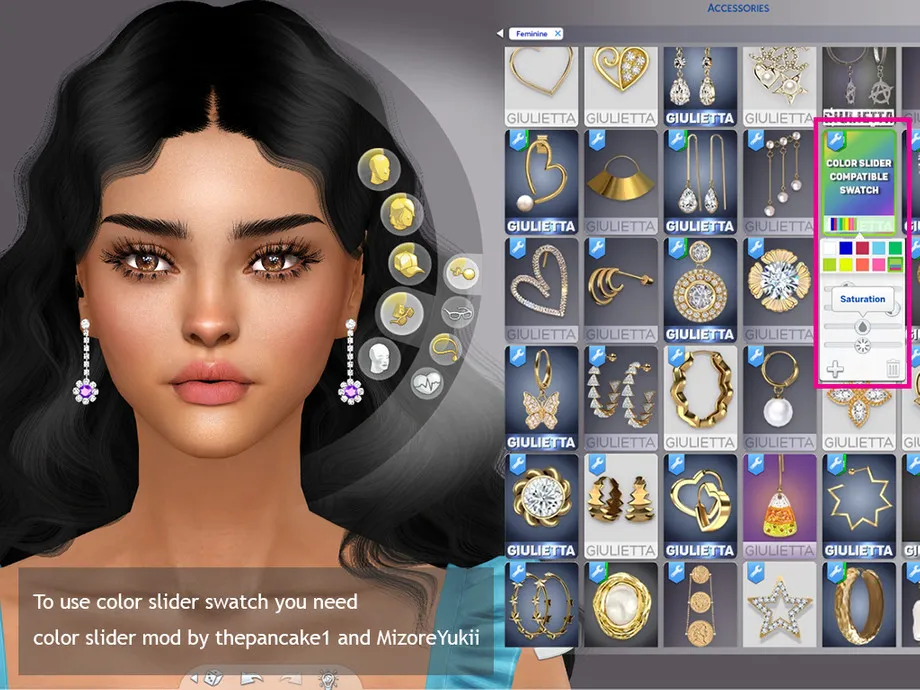Select the earrings category icon
The image size is (920, 690).
tap(461, 271)
